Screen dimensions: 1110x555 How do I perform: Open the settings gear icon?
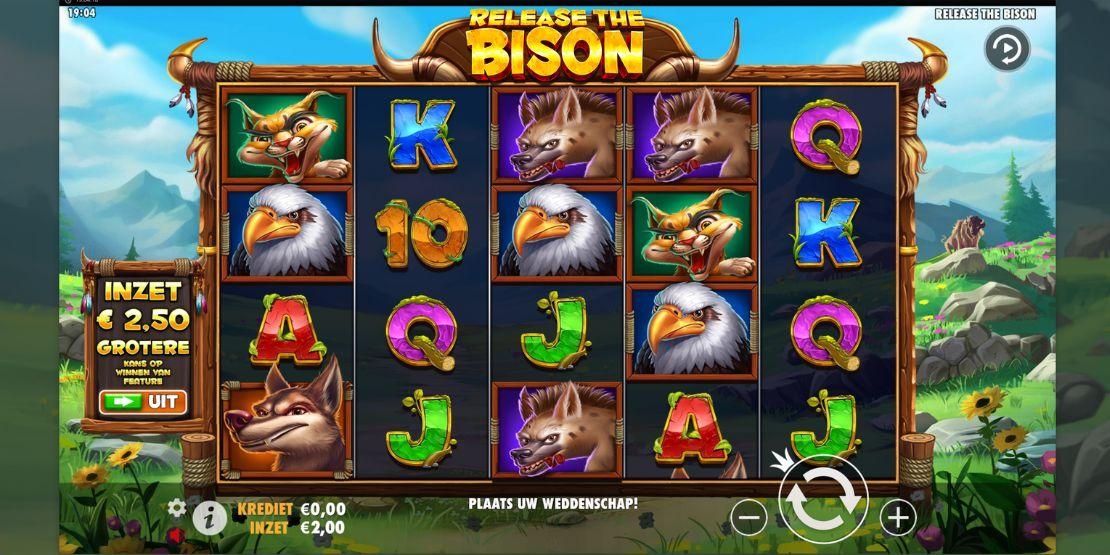click(x=177, y=507)
